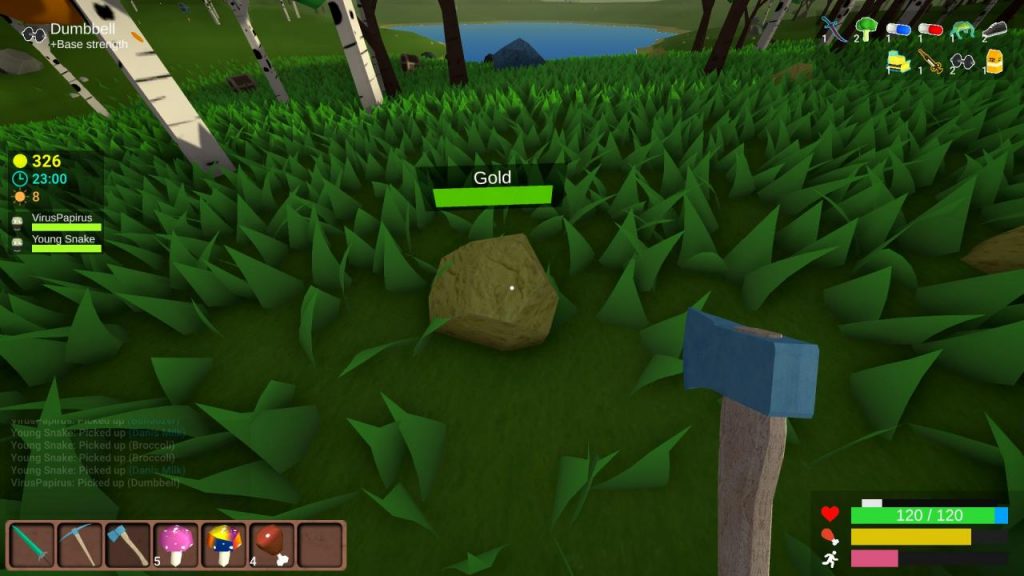Click the black sneaker powerup icon

coord(993,30)
